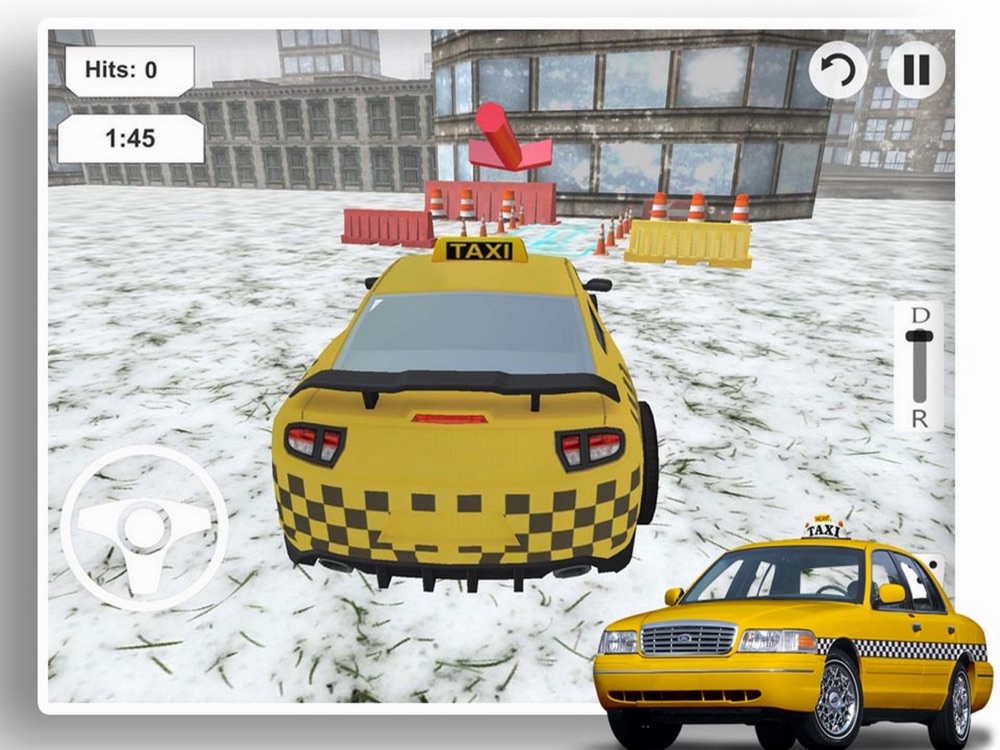The width and height of the screenshot is (1000, 750).
Task: Pause the game with the pause button
Action: pos(916,70)
